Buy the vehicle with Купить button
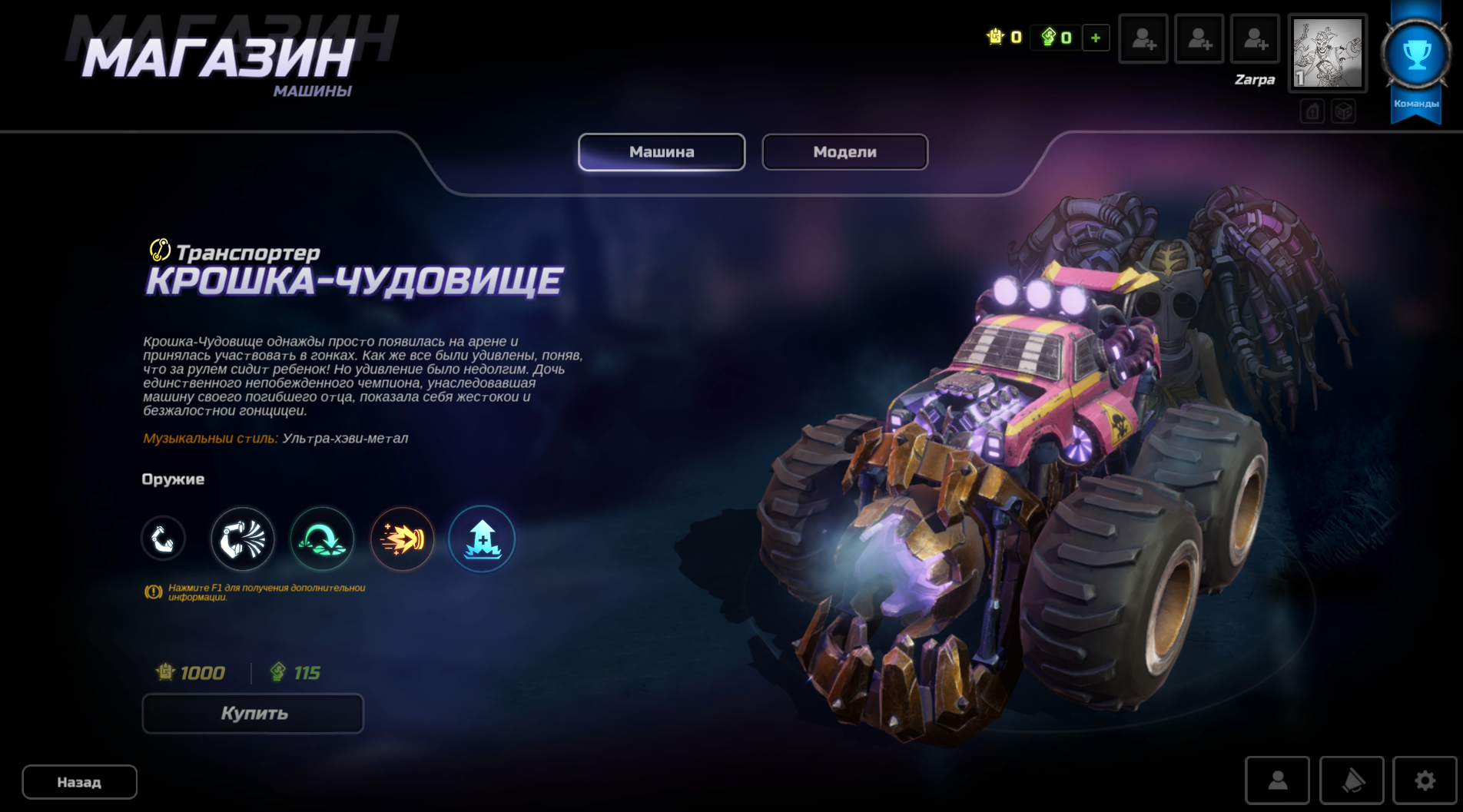This screenshot has height=812, width=1463. pyautogui.click(x=253, y=714)
